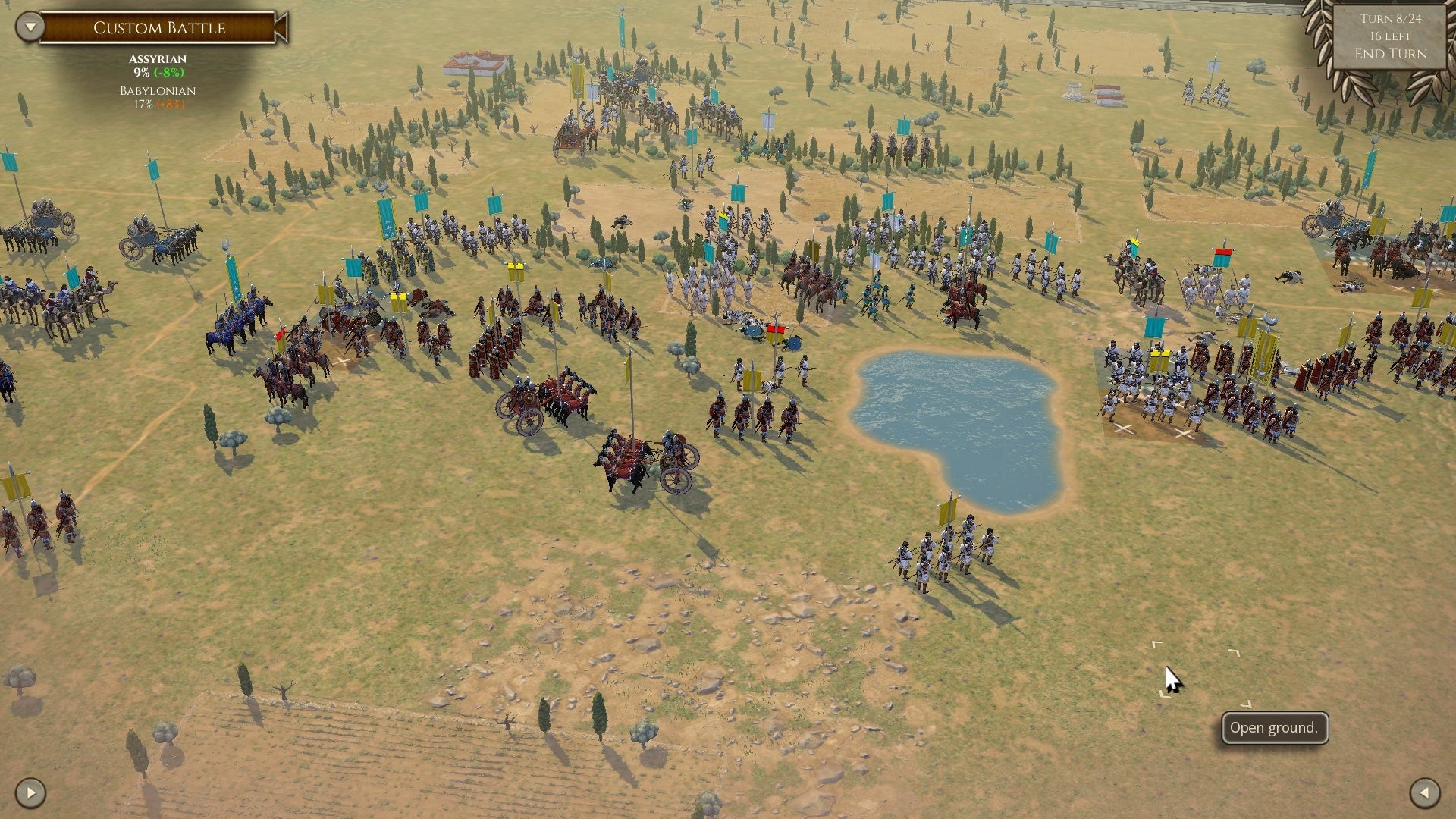Open the Custom Battle title banner menu
This screenshot has height=819, width=1456.
(159, 28)
